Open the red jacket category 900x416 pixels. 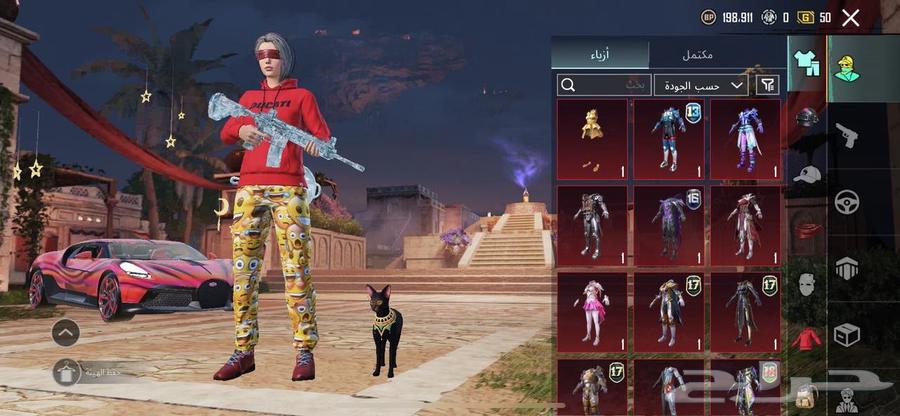(806, 340)
